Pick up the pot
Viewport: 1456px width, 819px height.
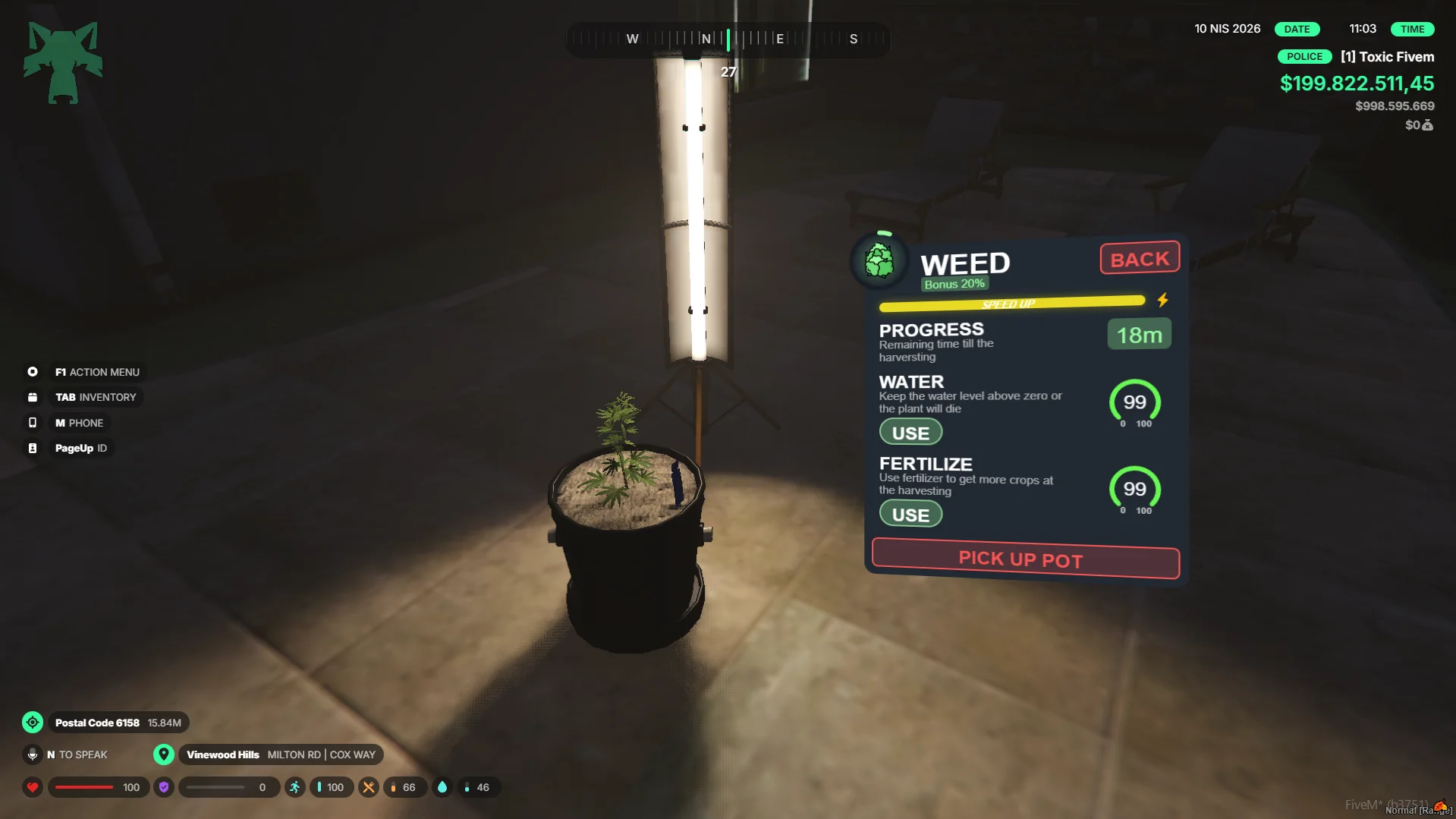point(1025,559)
